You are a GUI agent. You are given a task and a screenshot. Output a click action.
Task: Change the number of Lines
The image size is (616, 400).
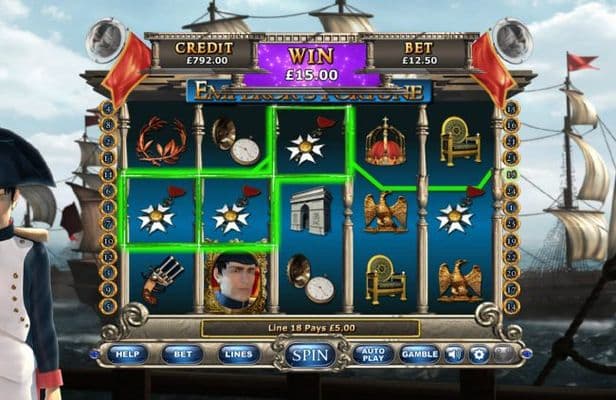tap(239, 354)
